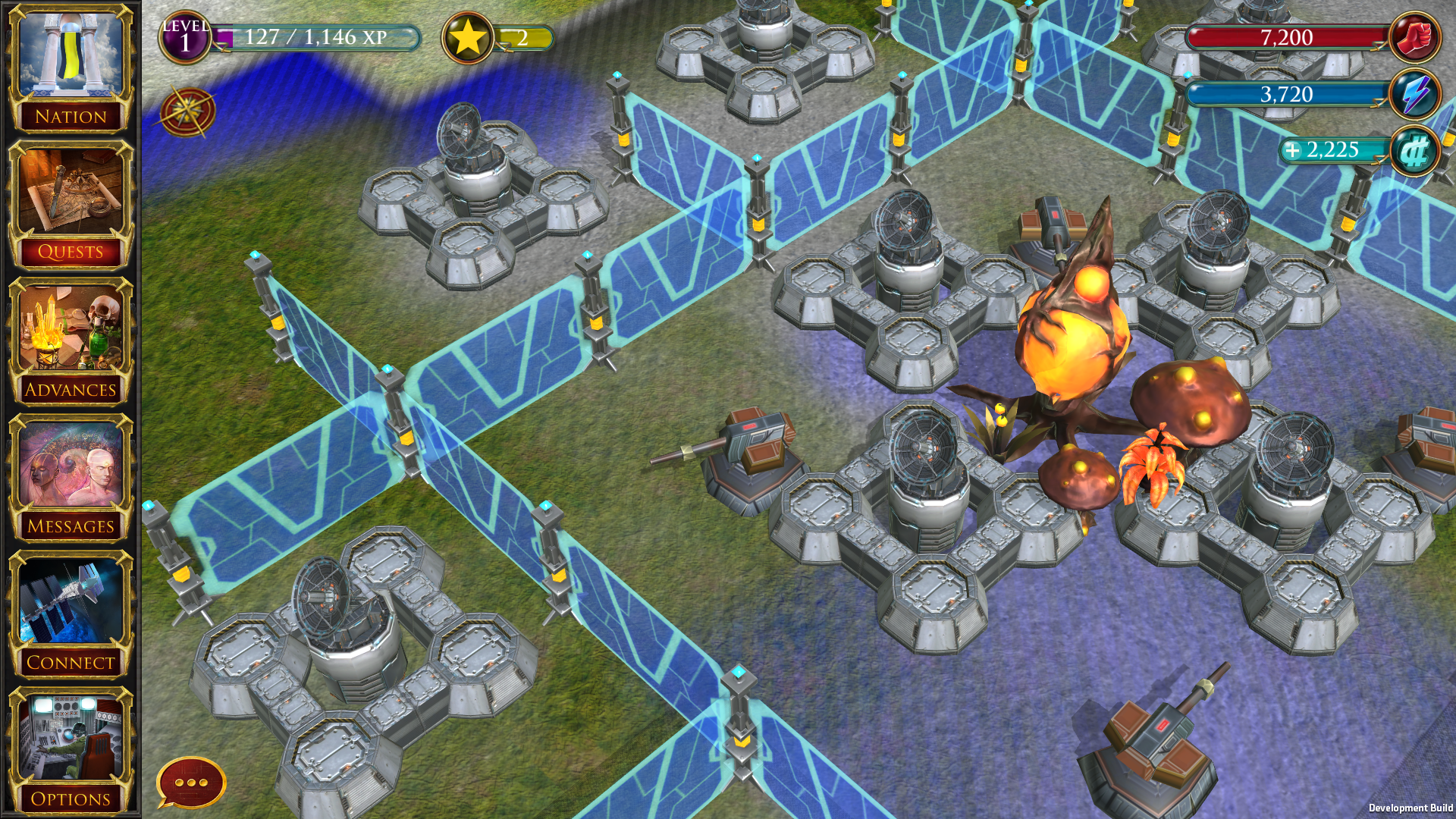Open the Options screen
1456x819 pixels.
click(71, 747)
